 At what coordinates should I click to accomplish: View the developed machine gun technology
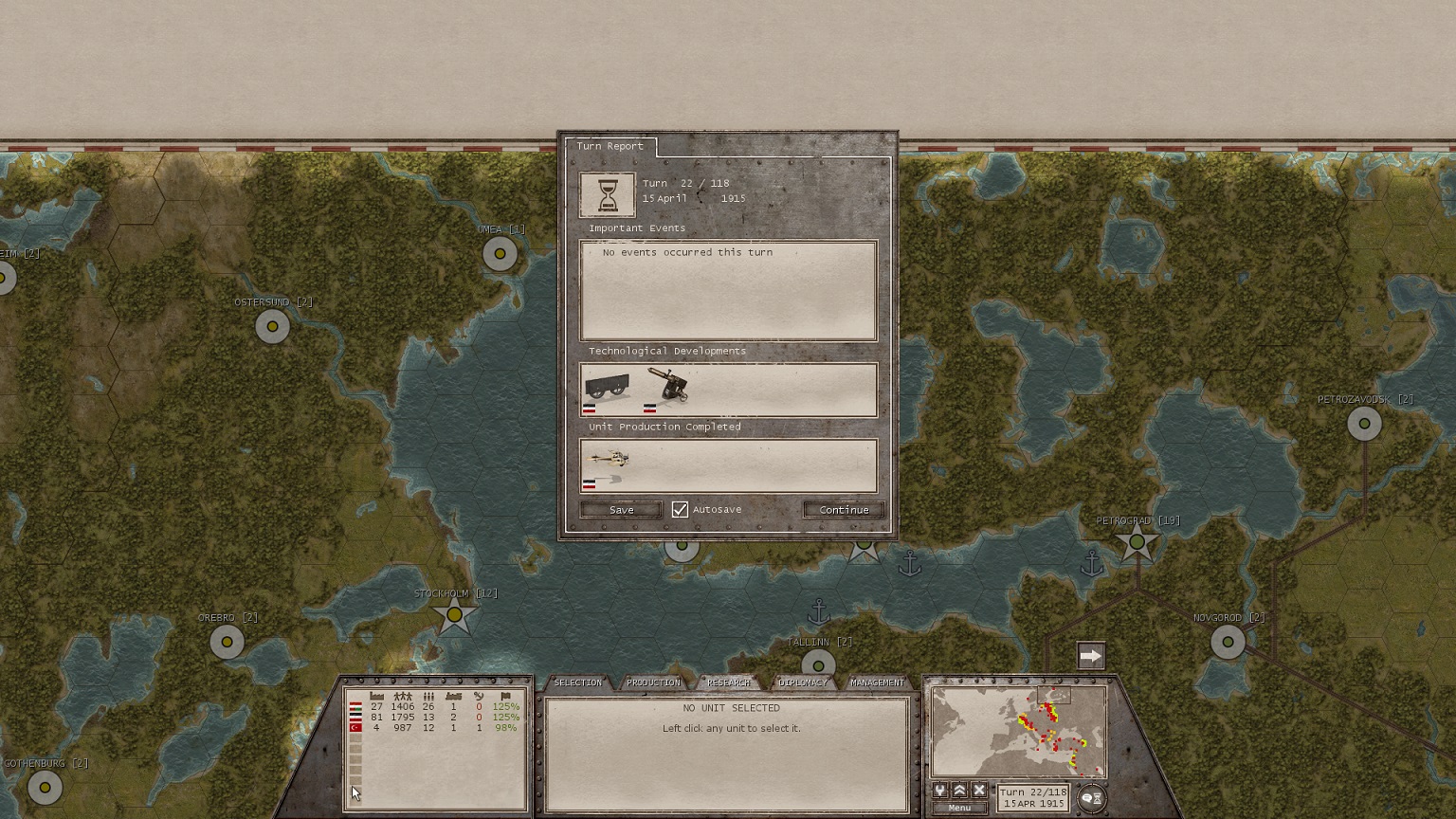point(668,387)
